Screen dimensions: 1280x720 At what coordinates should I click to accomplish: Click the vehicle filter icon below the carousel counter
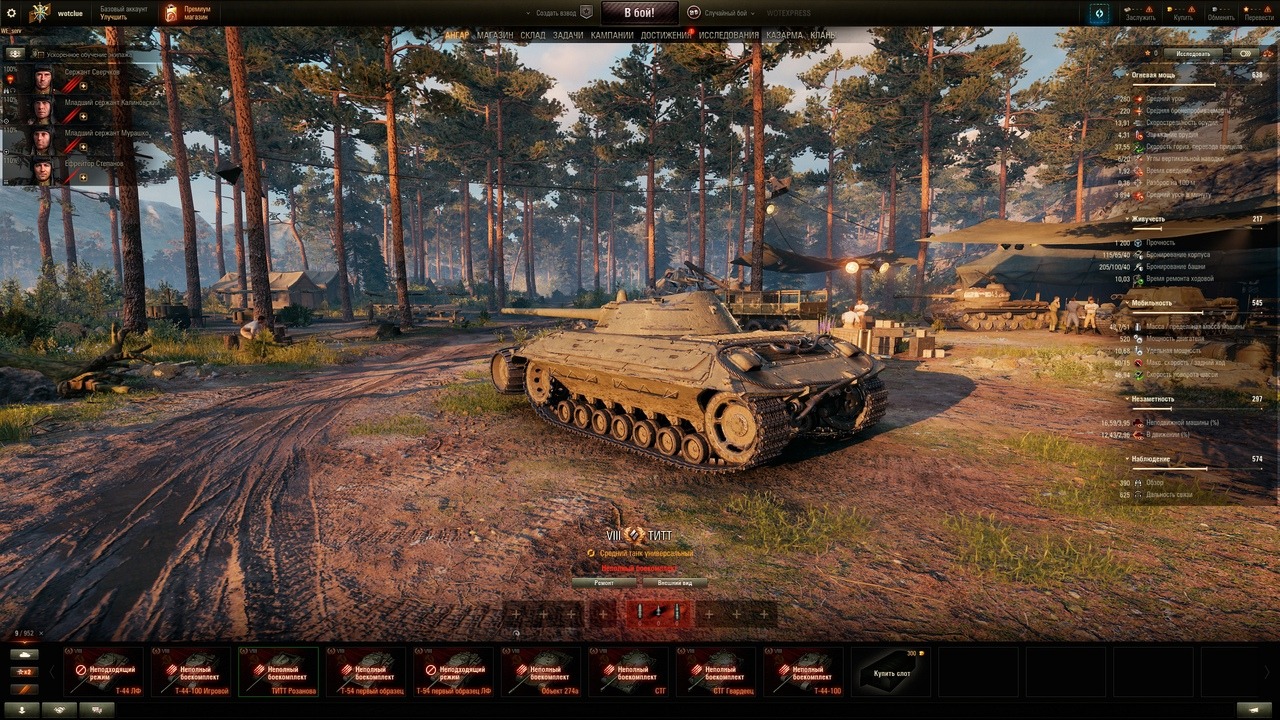[x=24, y=655]
